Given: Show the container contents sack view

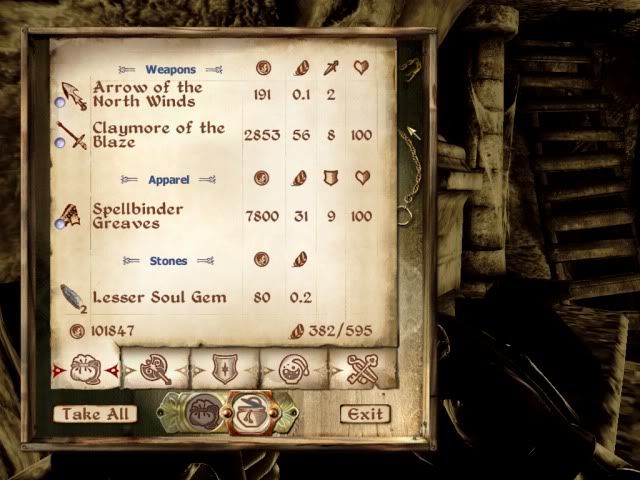Looking at the screenshot, I should (203, 413).
